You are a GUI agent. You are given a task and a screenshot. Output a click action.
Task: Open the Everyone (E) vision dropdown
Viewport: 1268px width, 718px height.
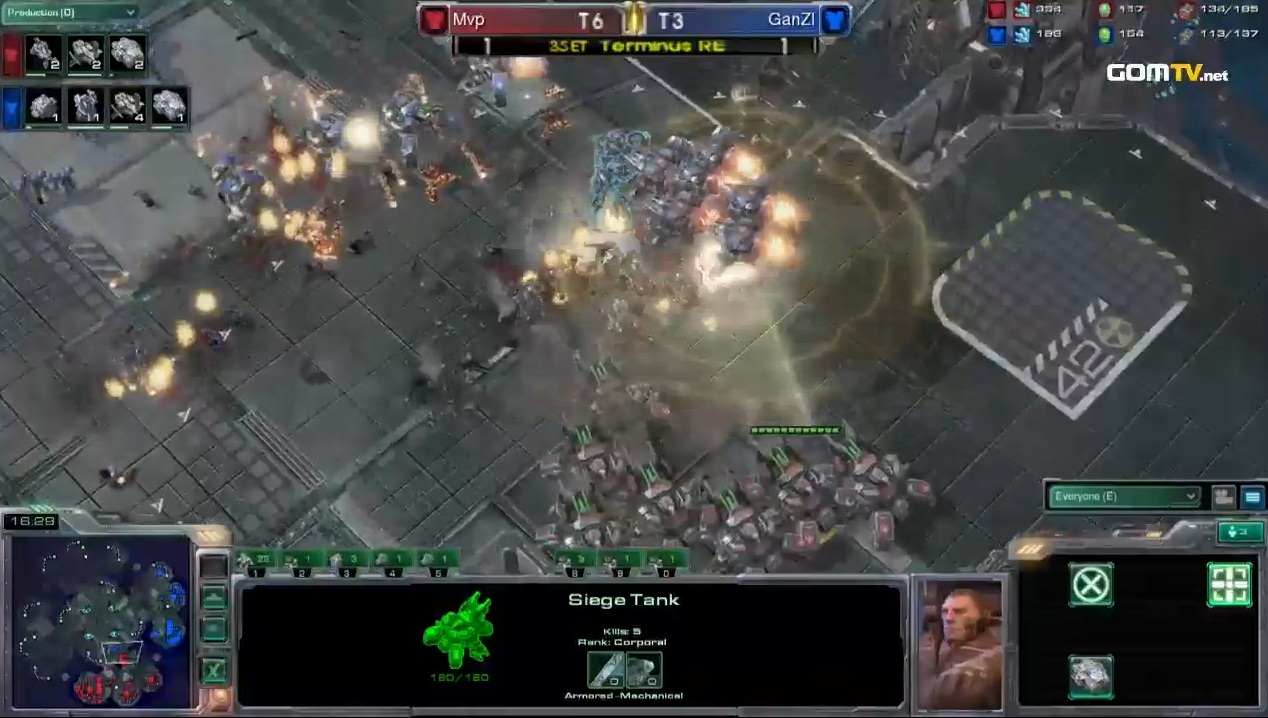tap(1124, 496)
